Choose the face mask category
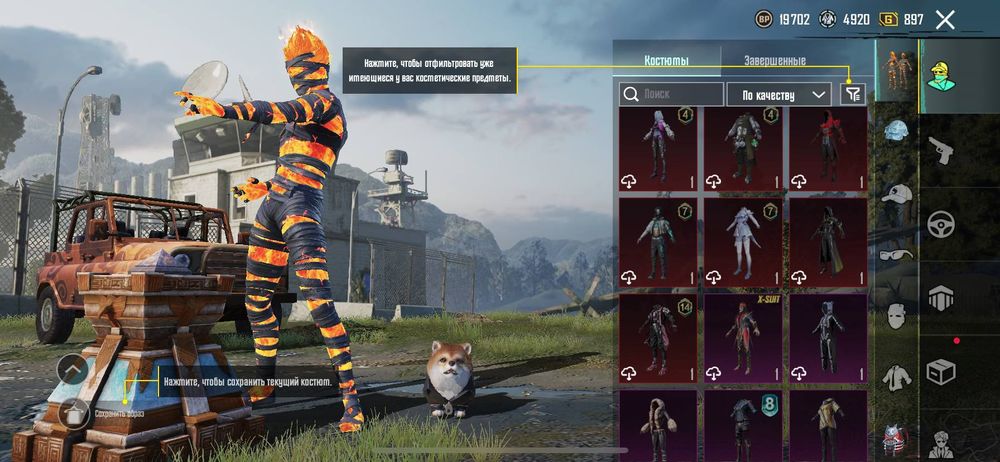This screenshot has height=462, width=1000. [x=897, y=316]
